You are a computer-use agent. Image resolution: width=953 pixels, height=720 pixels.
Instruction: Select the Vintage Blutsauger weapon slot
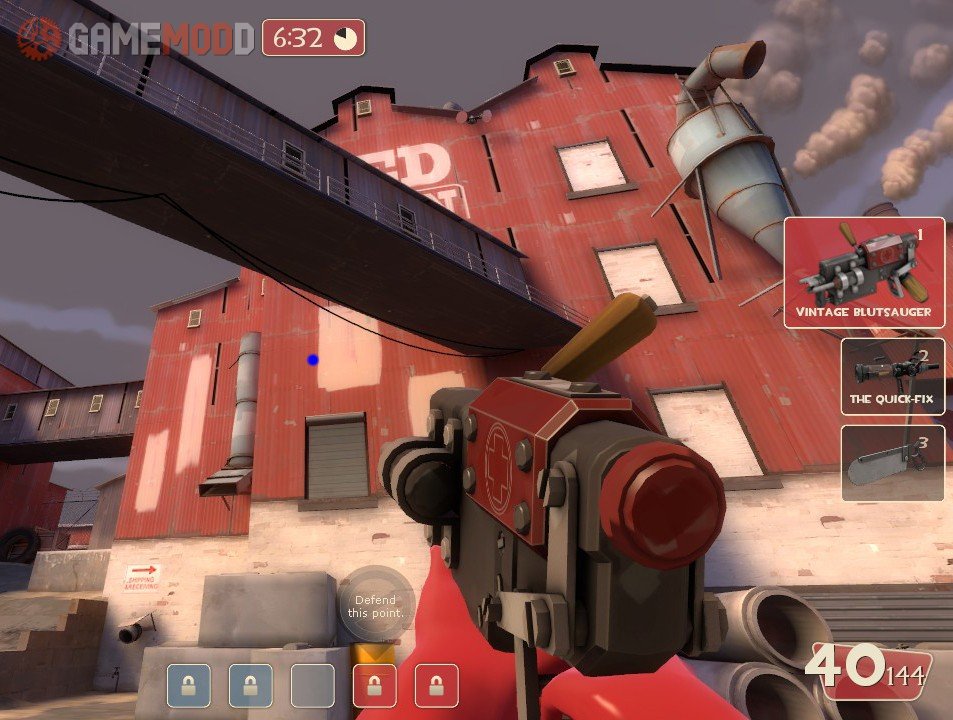864,272
